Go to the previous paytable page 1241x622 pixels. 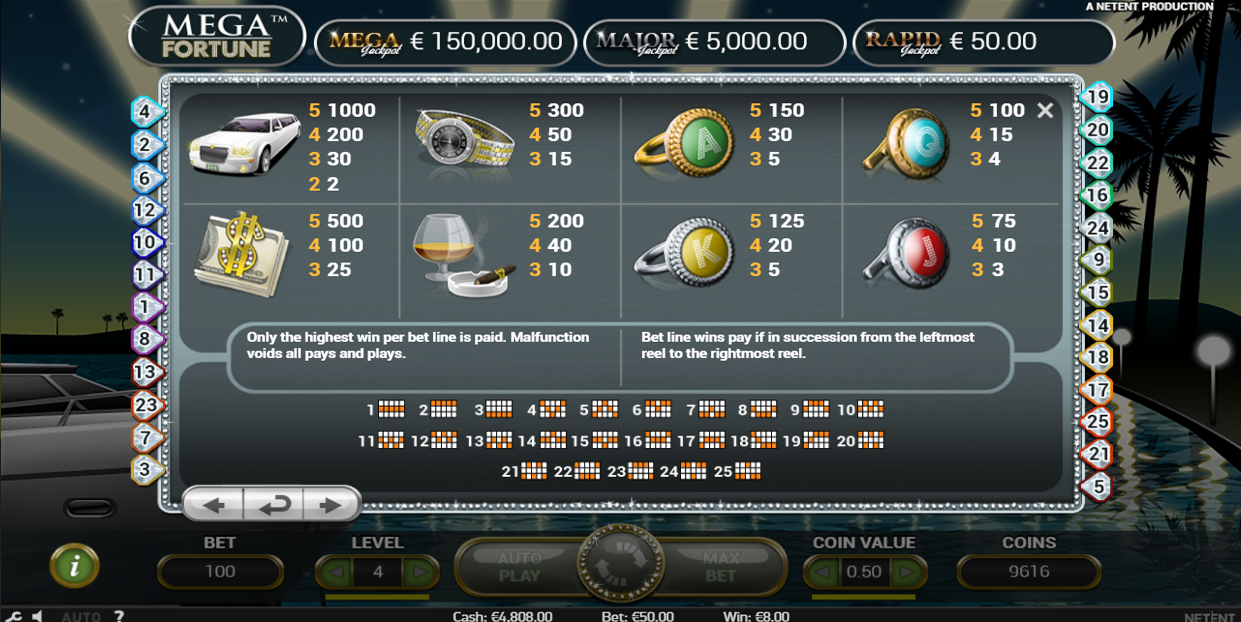214,506
